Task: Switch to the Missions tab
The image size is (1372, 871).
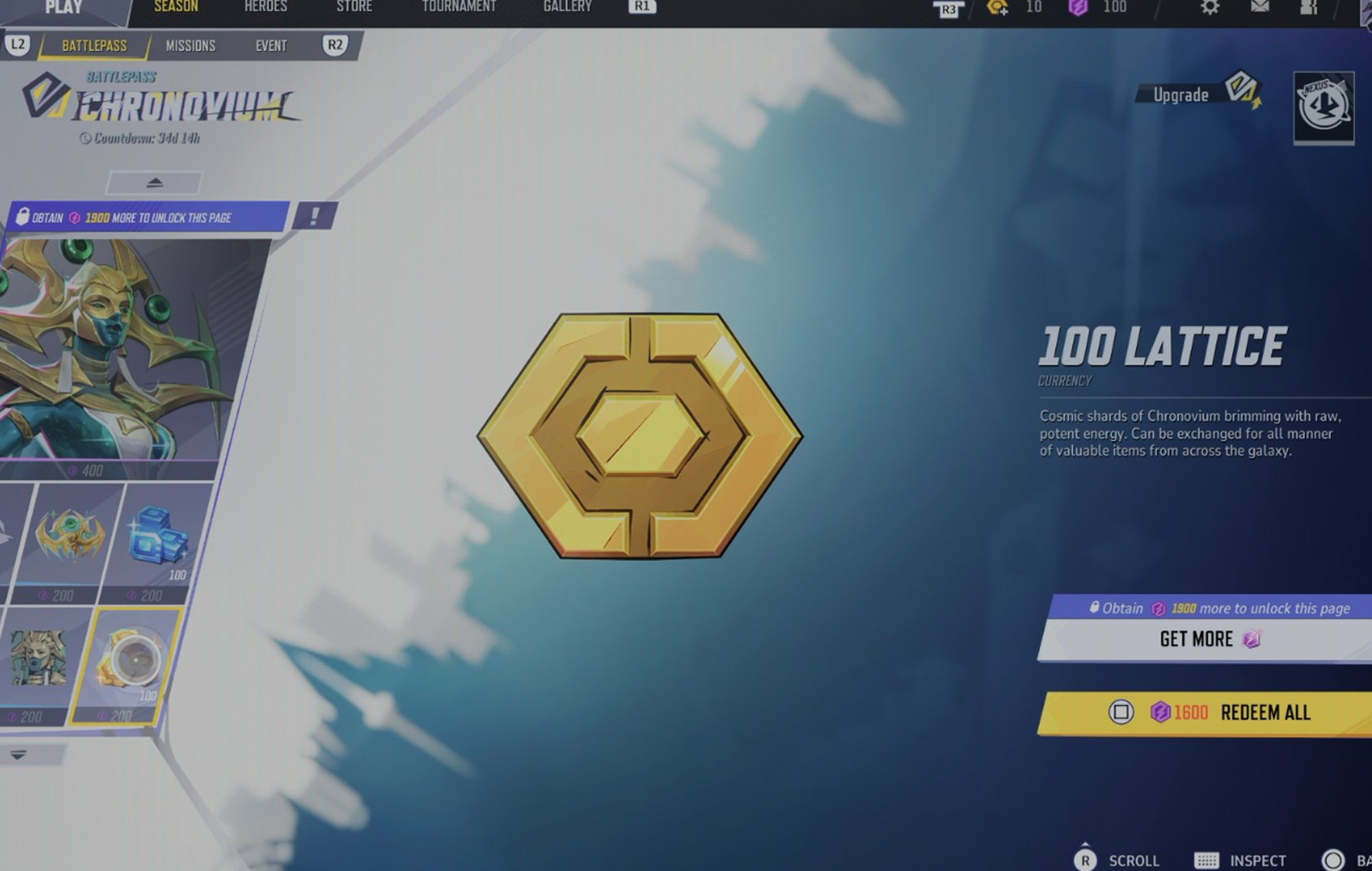Action: click(190, 45)
